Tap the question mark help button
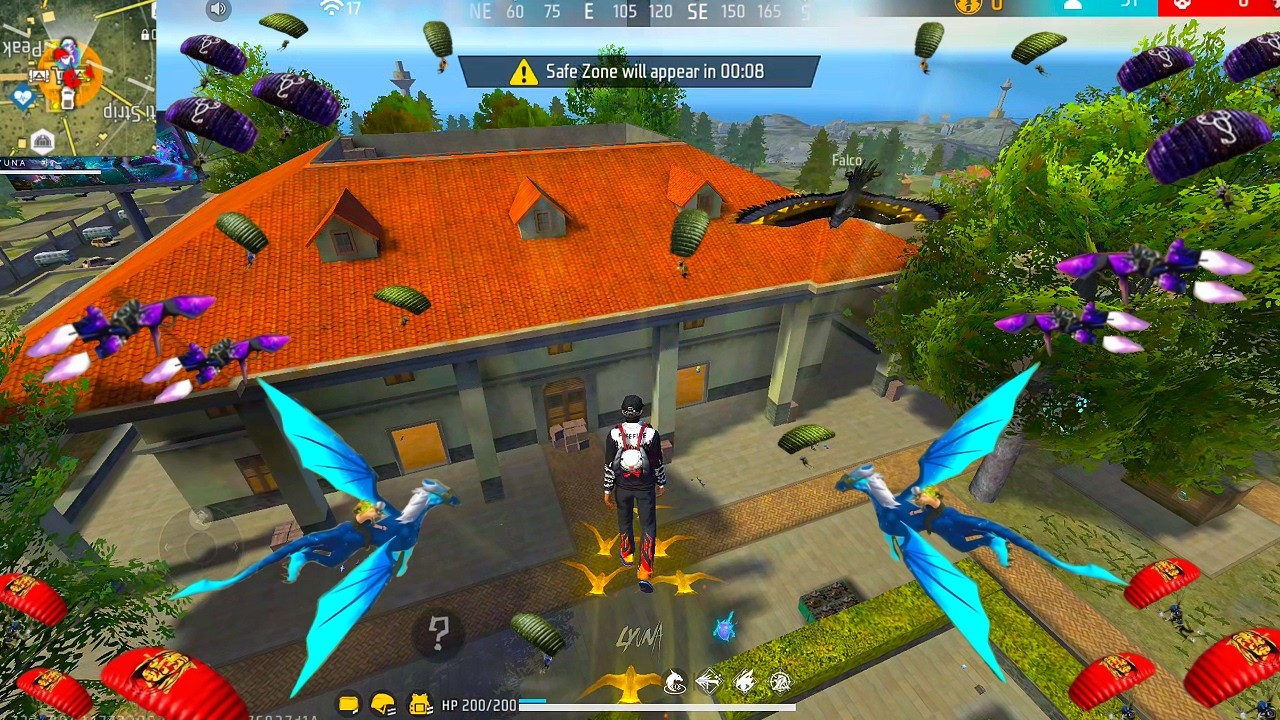Screen dimensions: 1280x720 click(439, 632)
